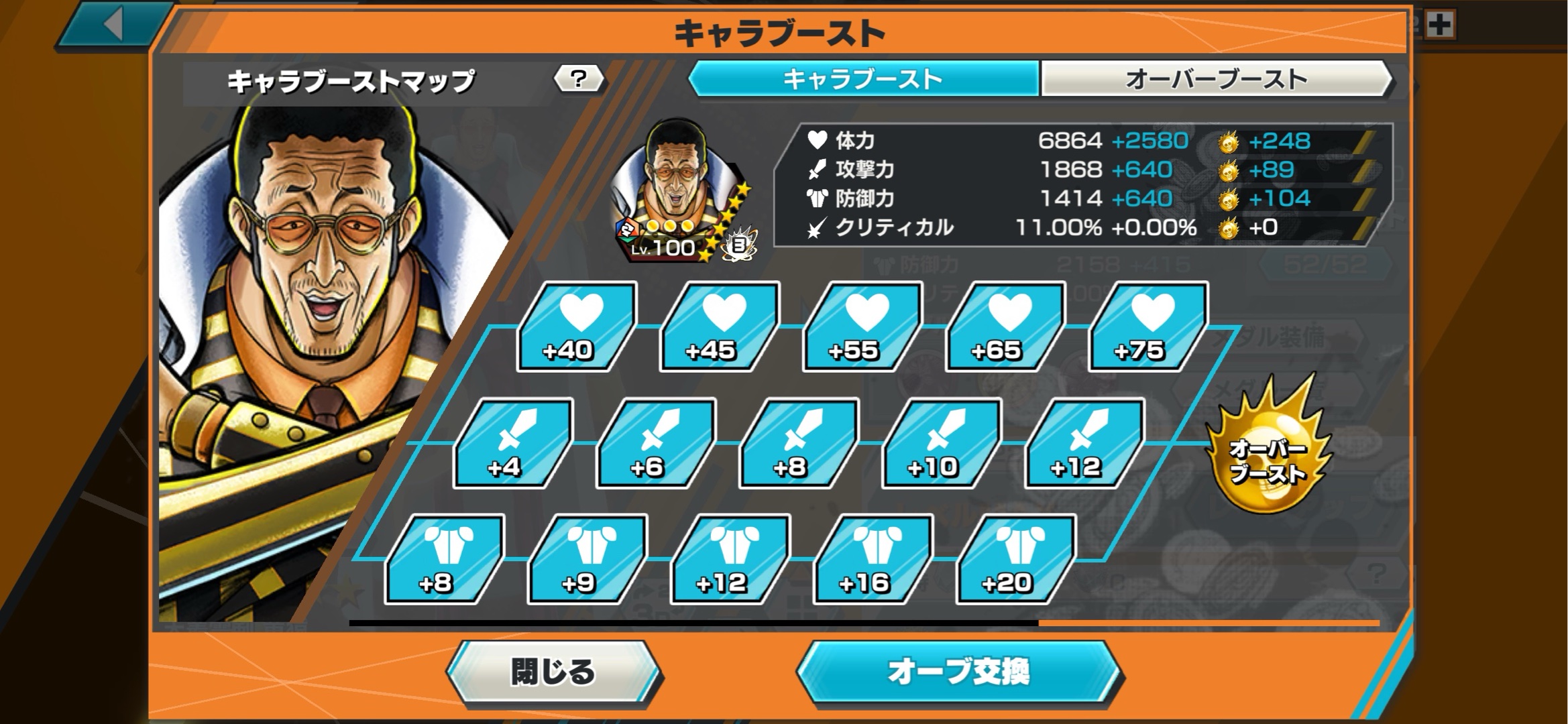The image size is (1568, 724).
Task: Close the boost window with 閉じる
Action: [553, 672]
